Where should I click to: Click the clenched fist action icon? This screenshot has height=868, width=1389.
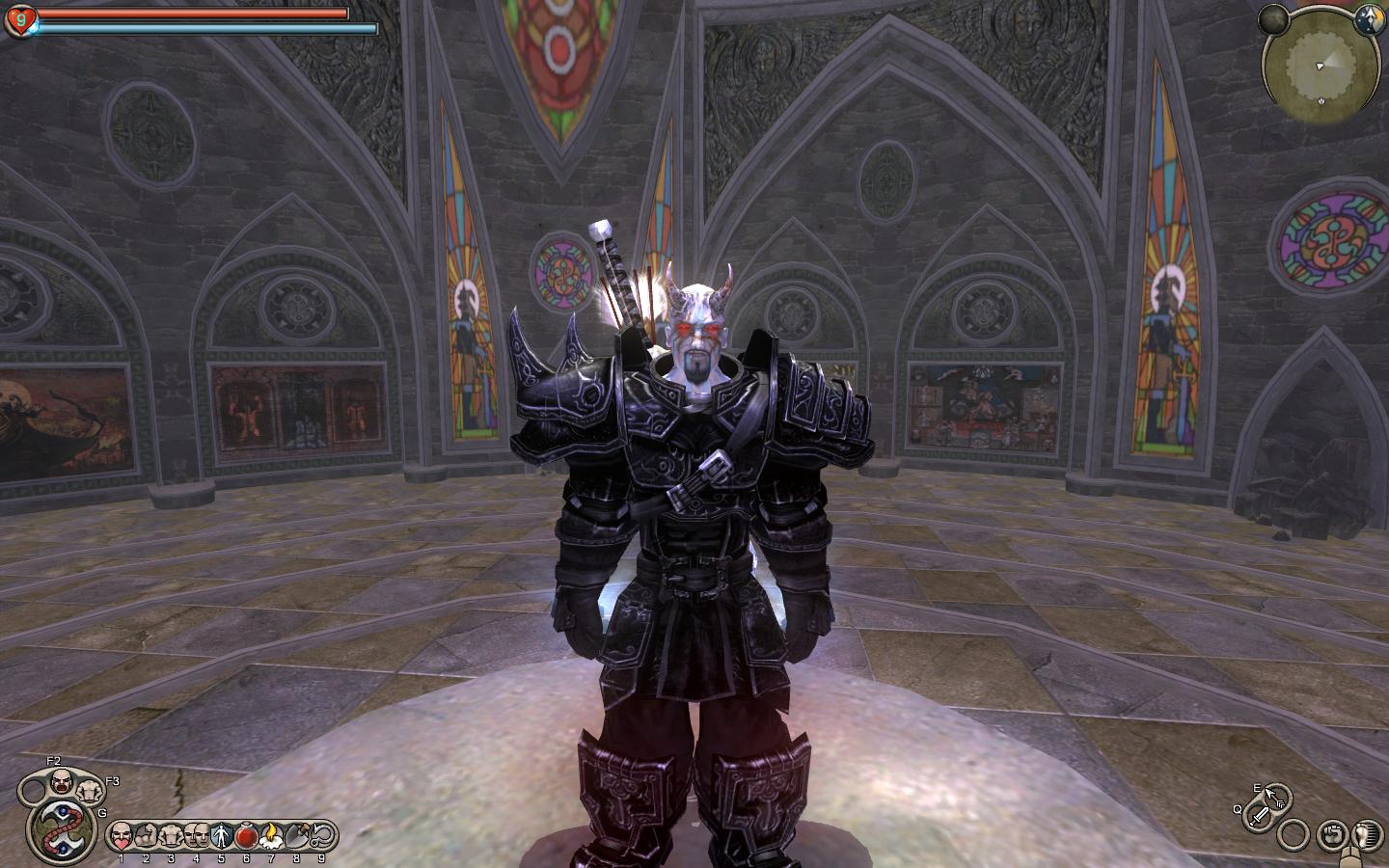[x=1334, y=831]
